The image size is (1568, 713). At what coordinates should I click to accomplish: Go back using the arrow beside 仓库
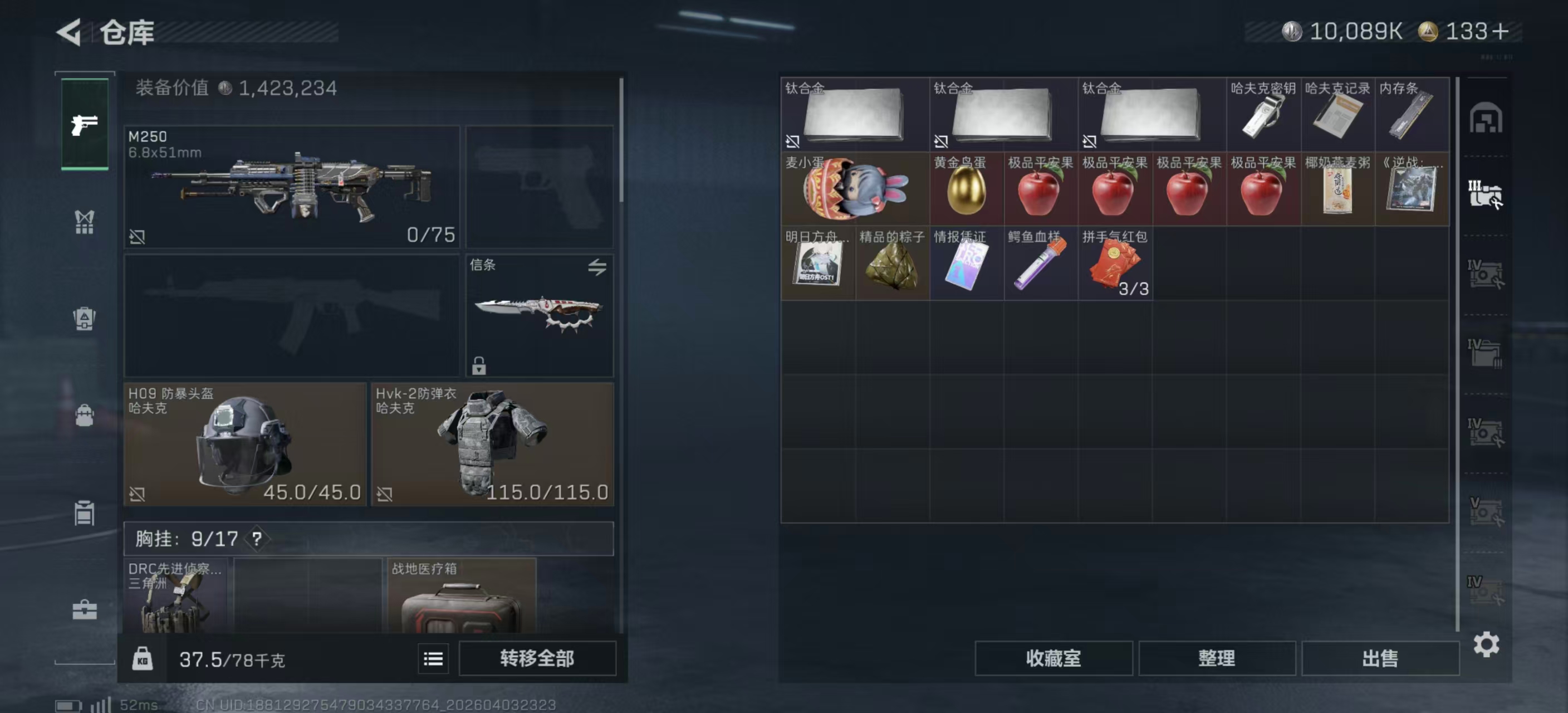(70, 32)
